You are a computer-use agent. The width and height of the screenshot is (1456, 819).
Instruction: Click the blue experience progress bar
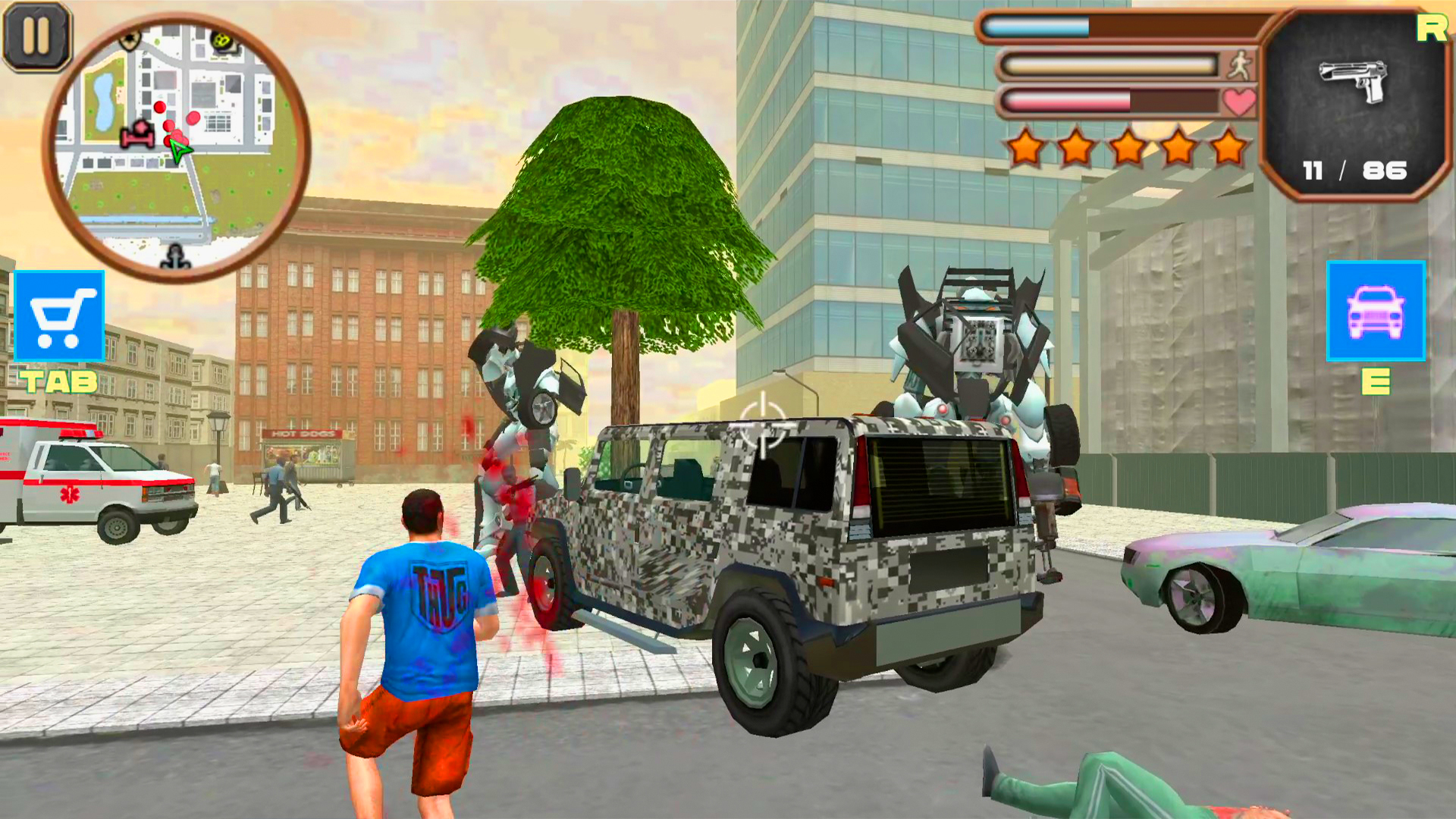pos(1039,28)
